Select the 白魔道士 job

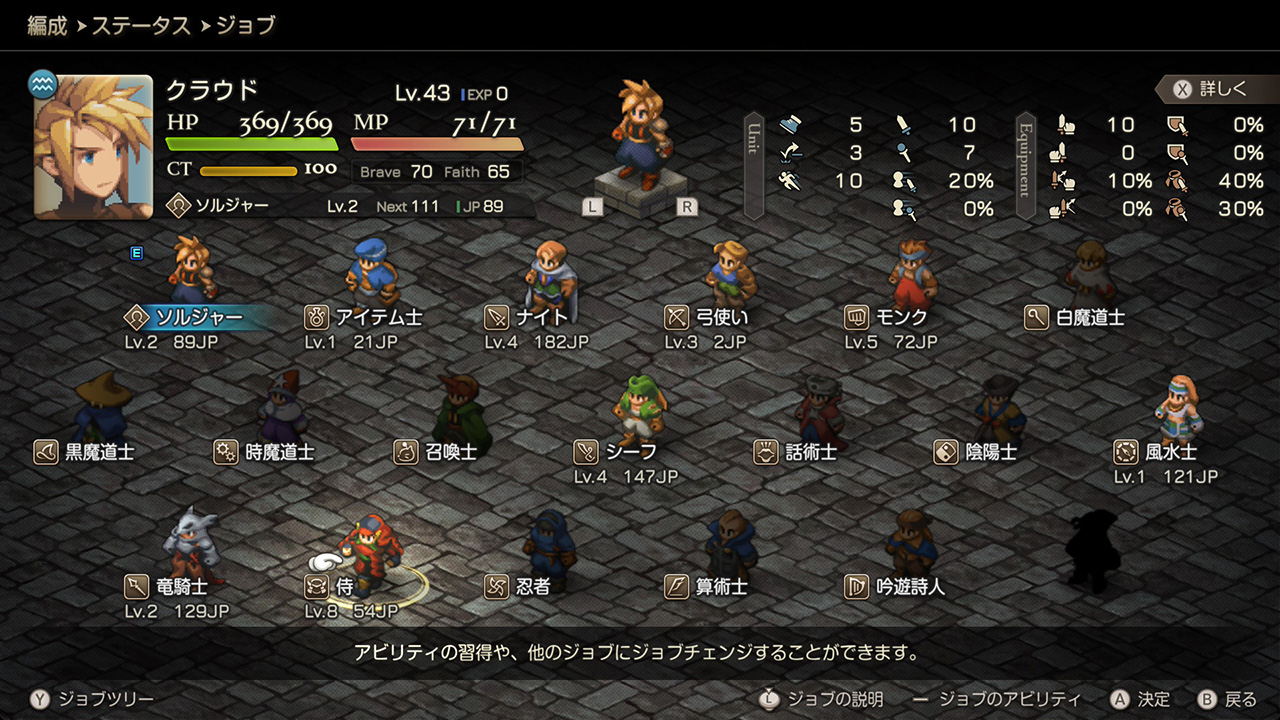click(1076, 318)
